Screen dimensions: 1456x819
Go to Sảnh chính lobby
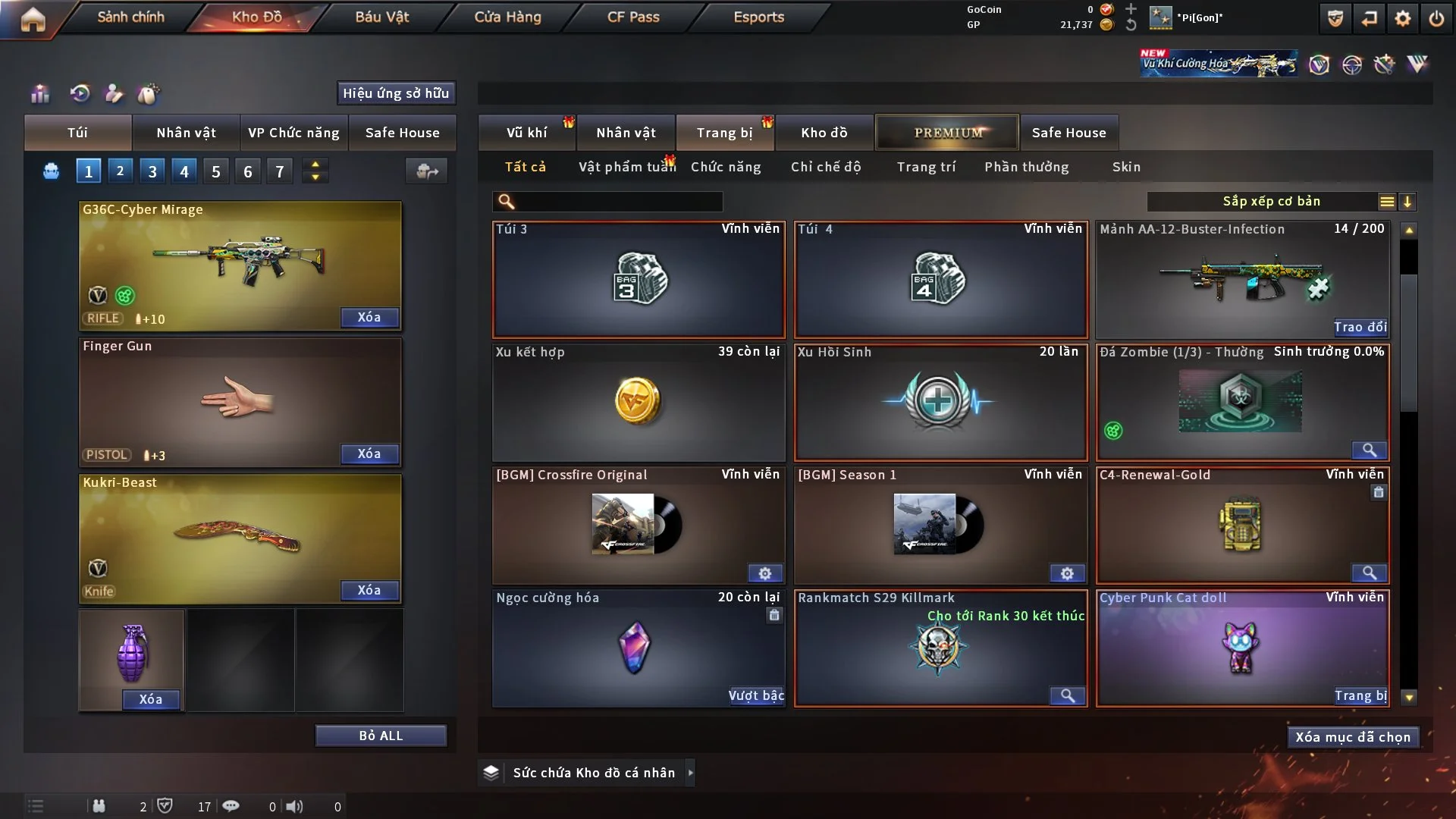130,17
